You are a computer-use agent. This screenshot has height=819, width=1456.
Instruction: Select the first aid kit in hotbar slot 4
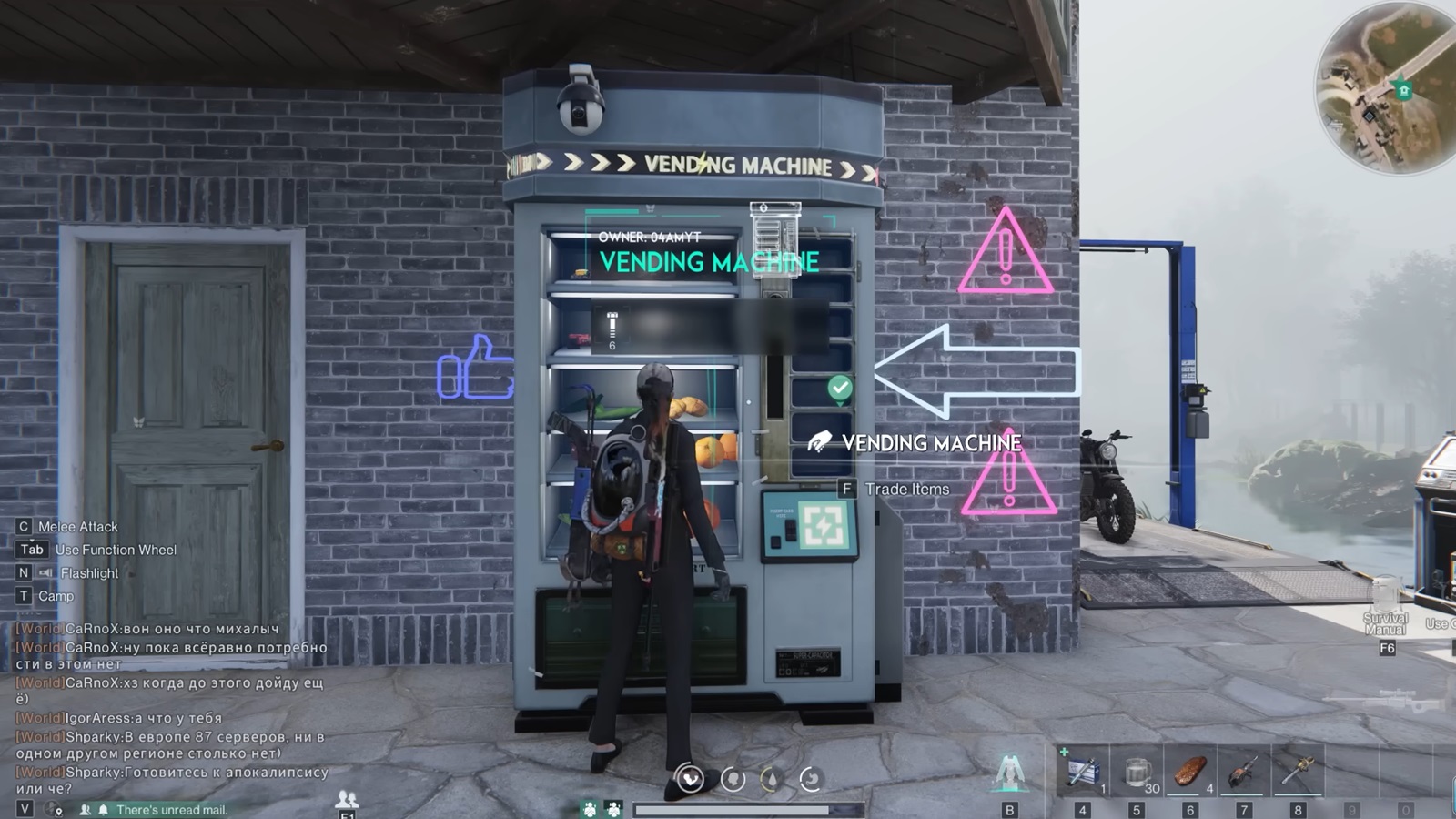pos(1083,771)
